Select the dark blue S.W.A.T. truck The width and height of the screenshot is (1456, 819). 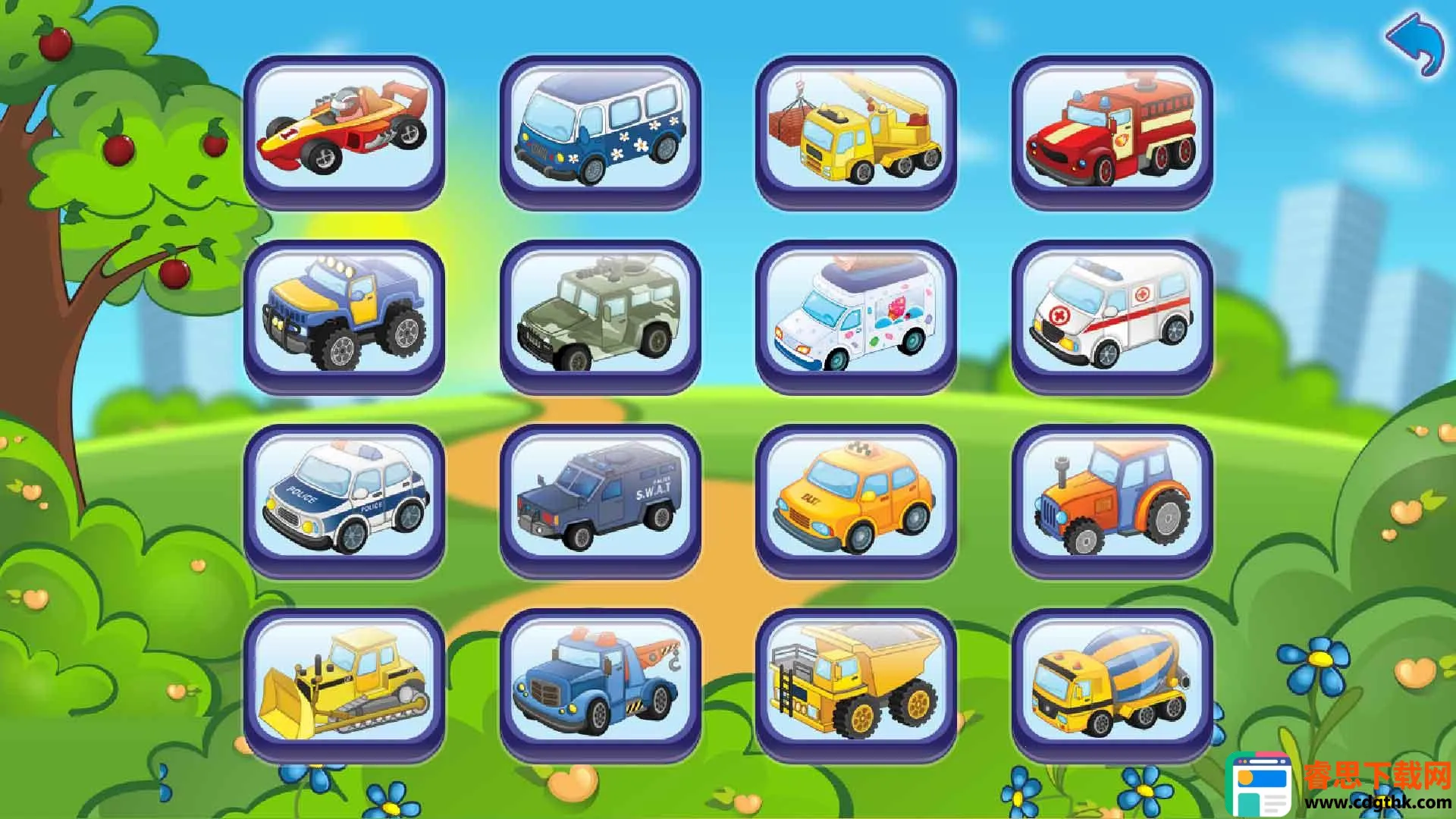tap(600, 499)
